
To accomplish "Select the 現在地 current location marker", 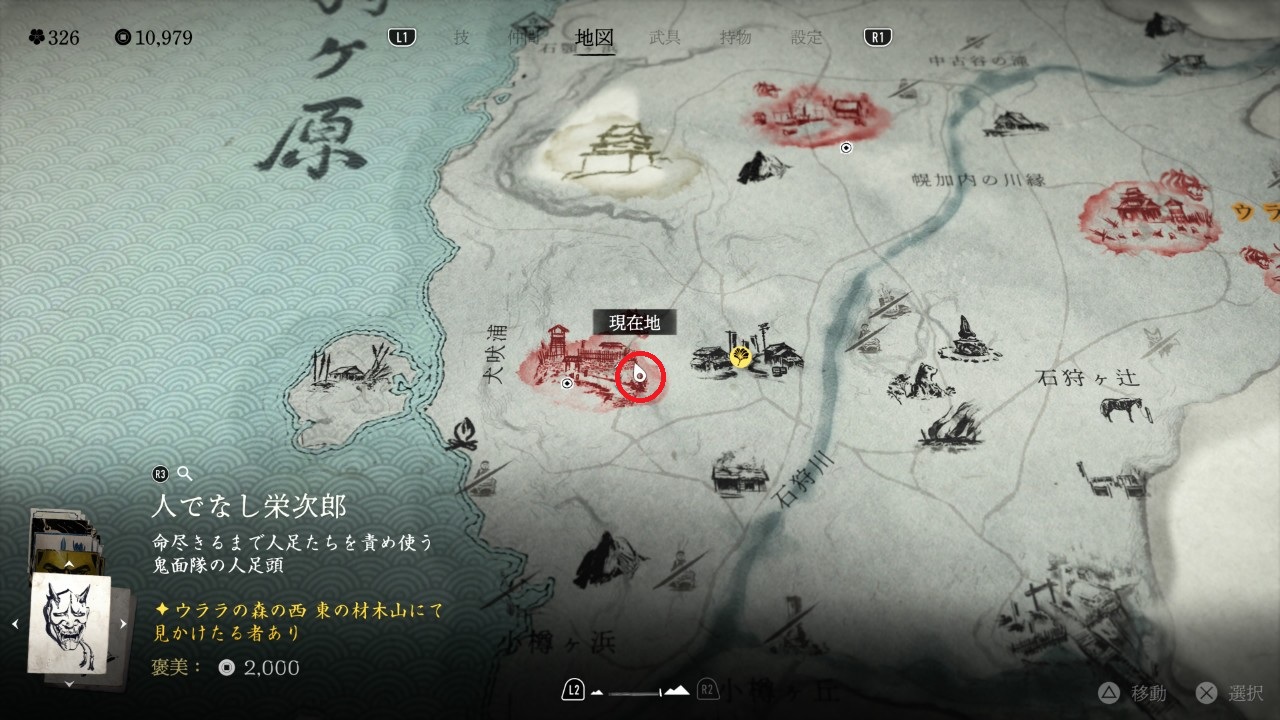I will coord(640,376).
